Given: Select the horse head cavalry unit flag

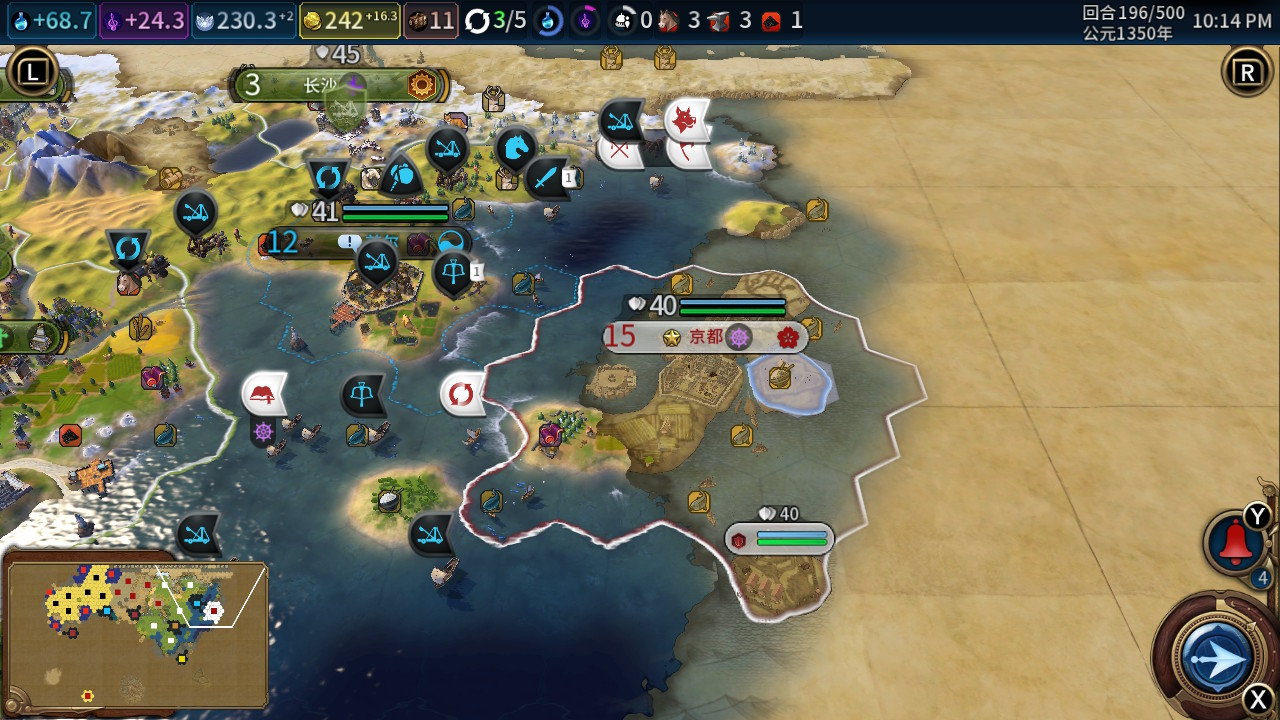Looking at the screenshot, I should coord(516,149).
